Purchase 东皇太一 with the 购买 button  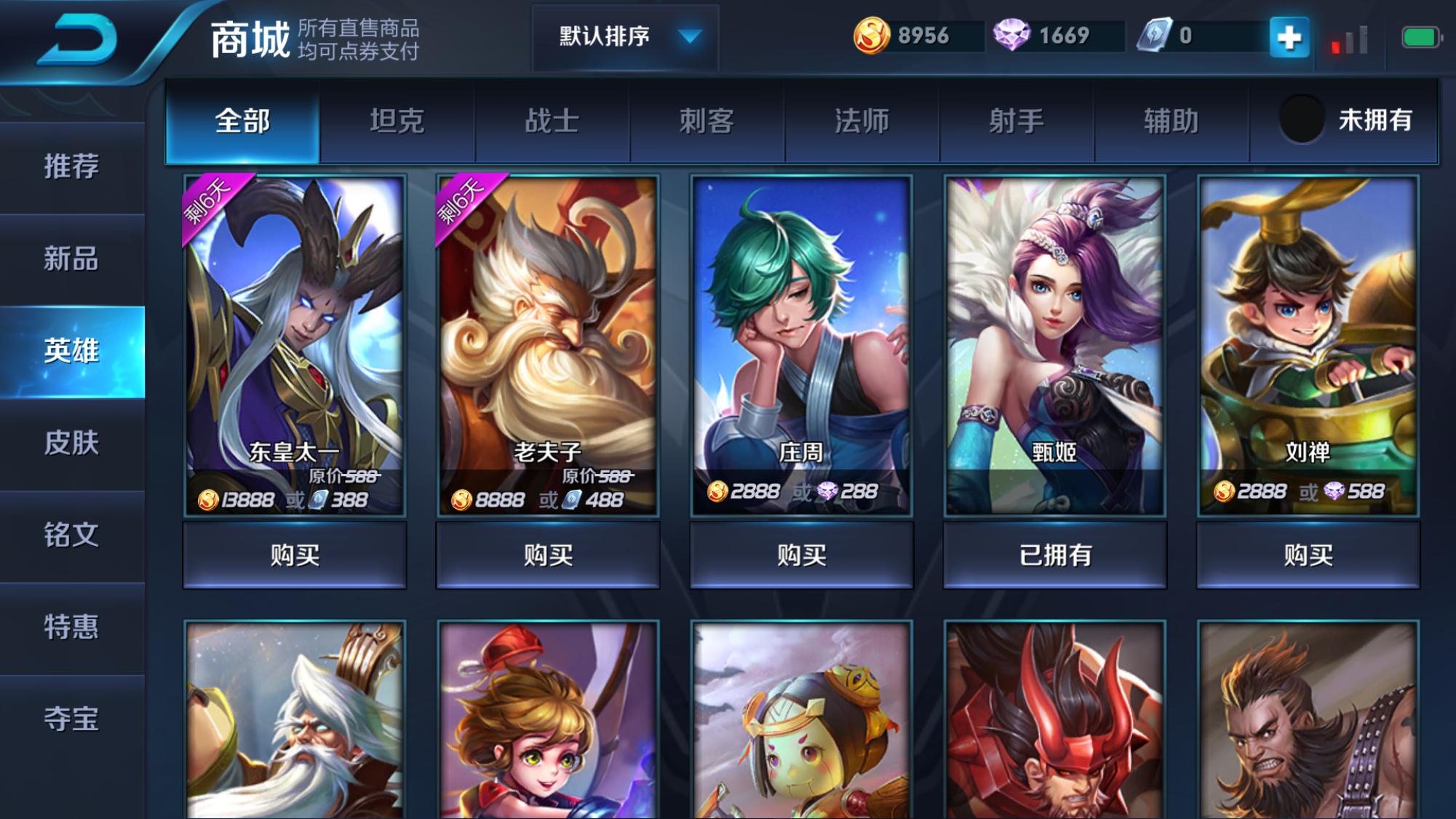coord(295,555)
